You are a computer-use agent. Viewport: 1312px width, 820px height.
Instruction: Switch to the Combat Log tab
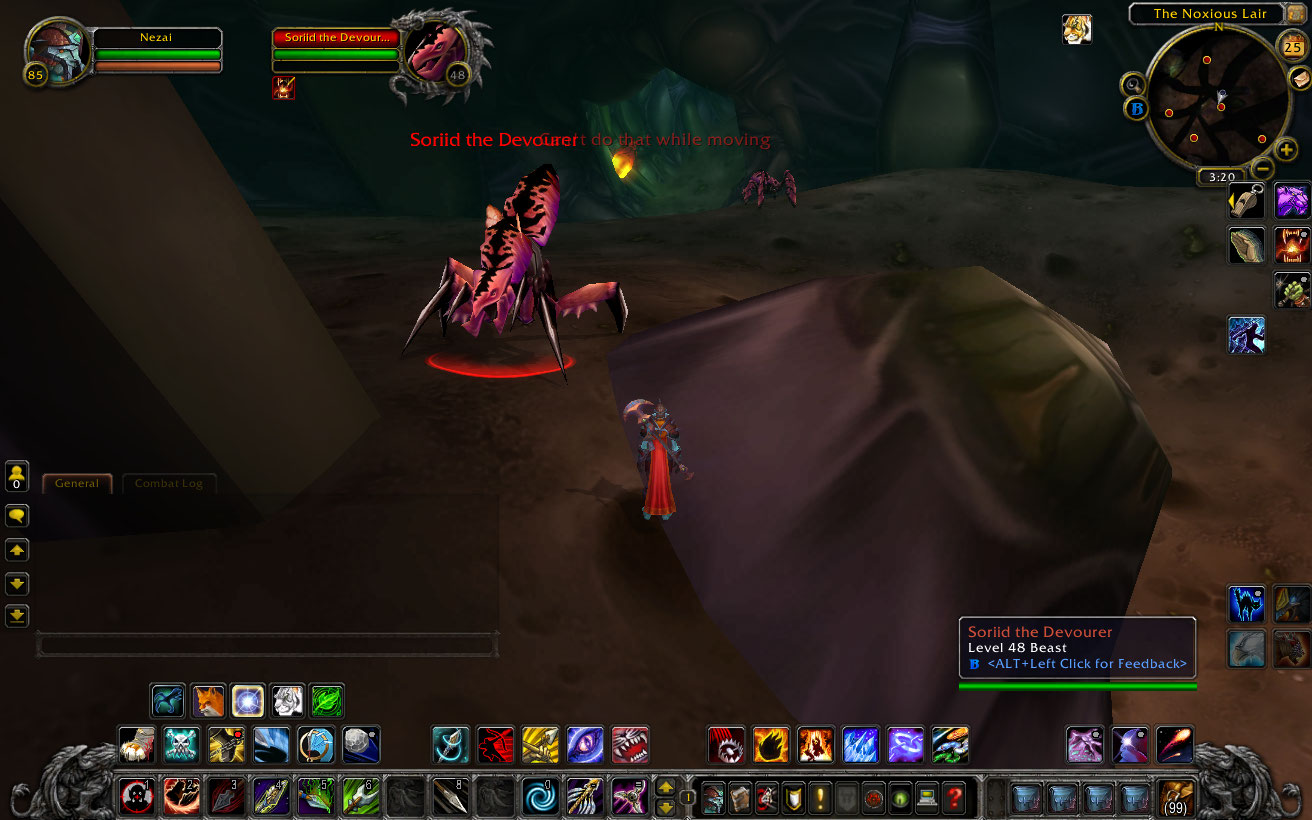pos(169,483)
